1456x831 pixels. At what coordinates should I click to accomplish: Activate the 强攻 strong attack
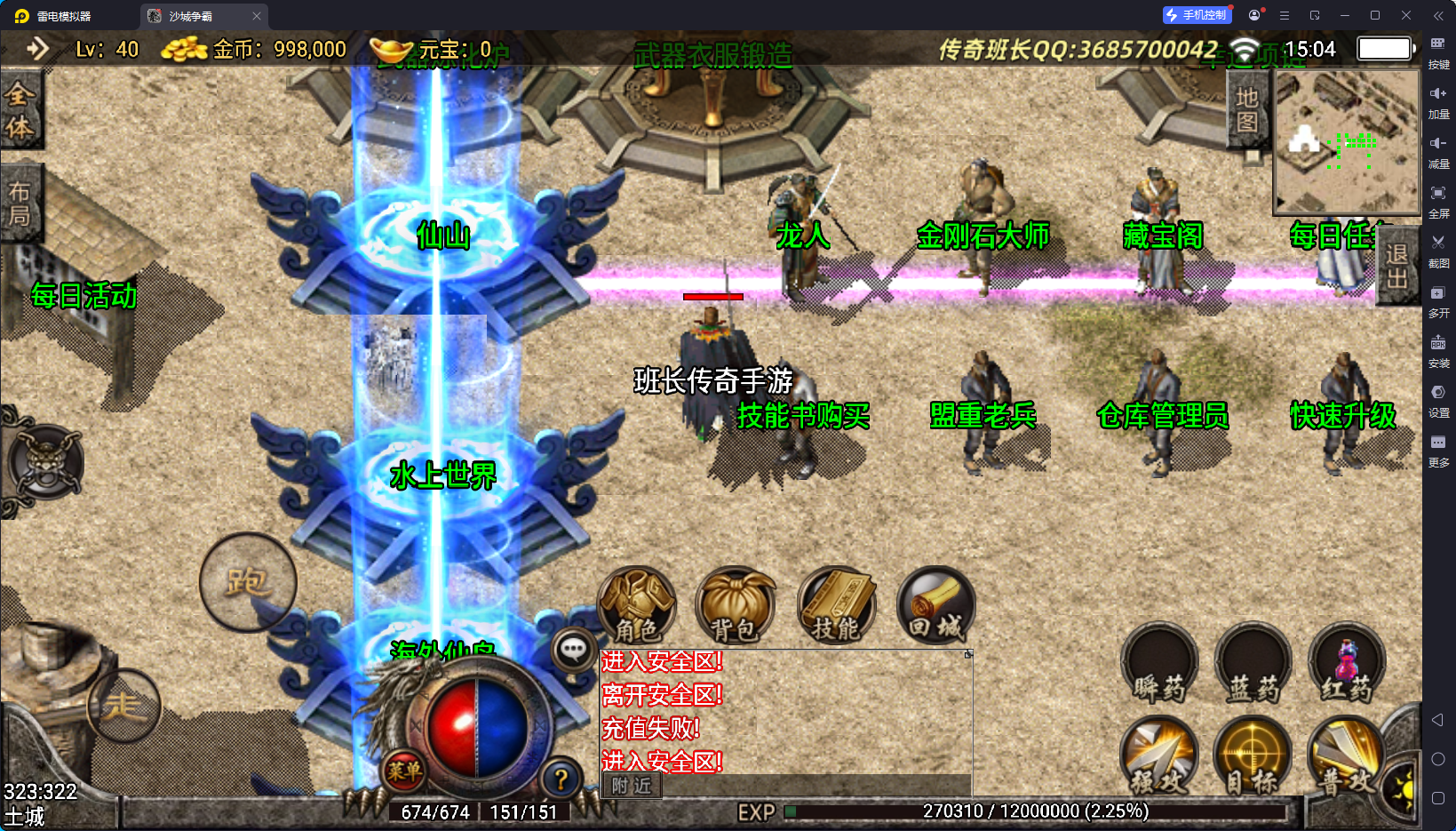click(x=1159, y=757)
